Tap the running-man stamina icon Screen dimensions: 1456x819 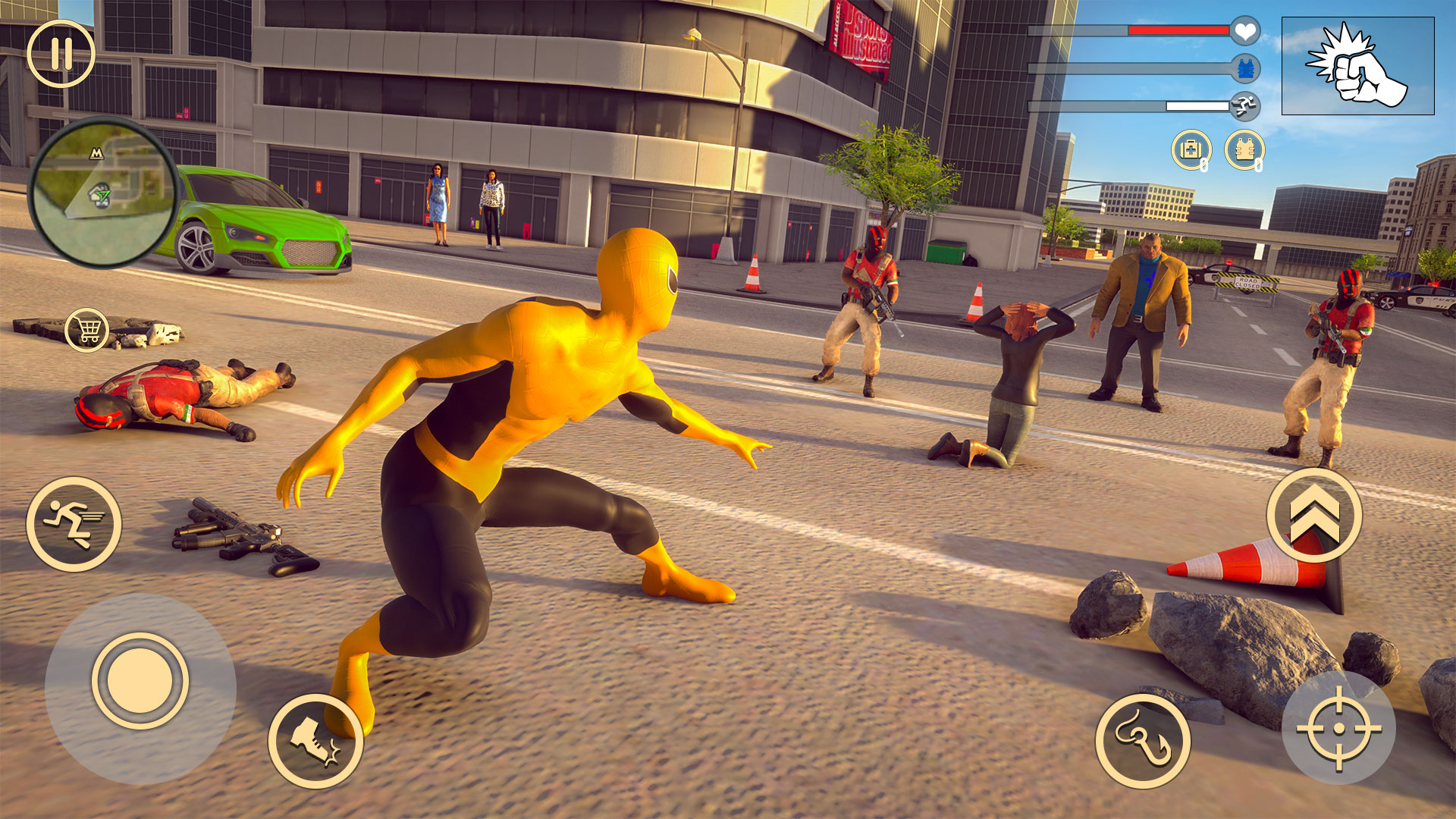pos(1244,106)
